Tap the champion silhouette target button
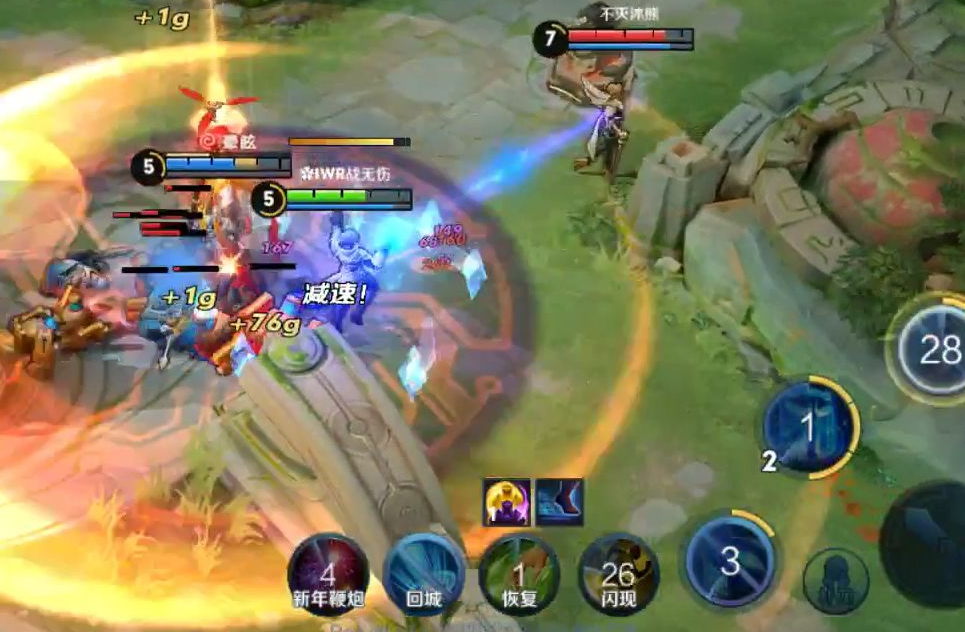This screenshot has width=965, height=632. pos(835,580)
